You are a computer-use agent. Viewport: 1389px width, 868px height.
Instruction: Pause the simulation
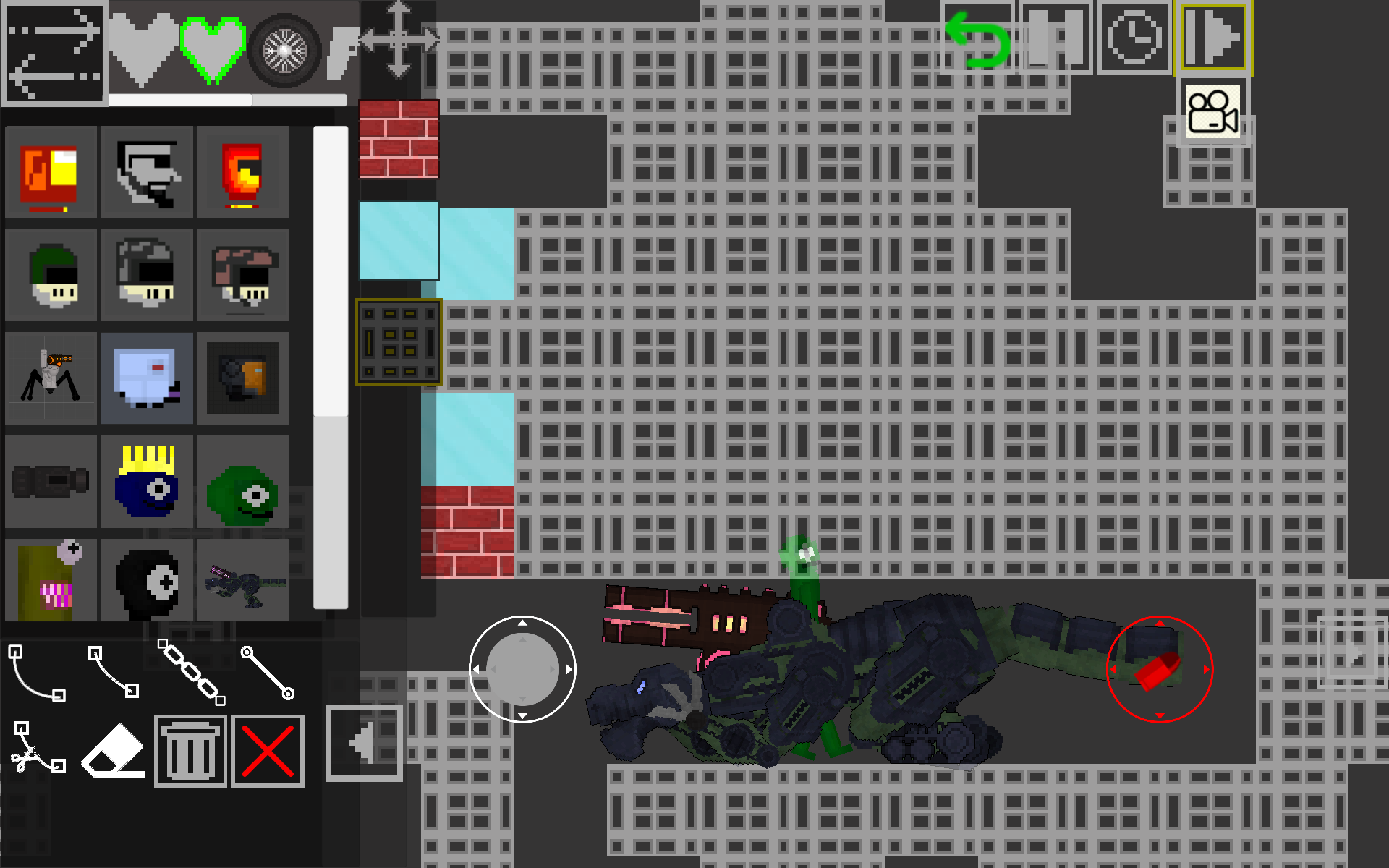click(1055, 38)
